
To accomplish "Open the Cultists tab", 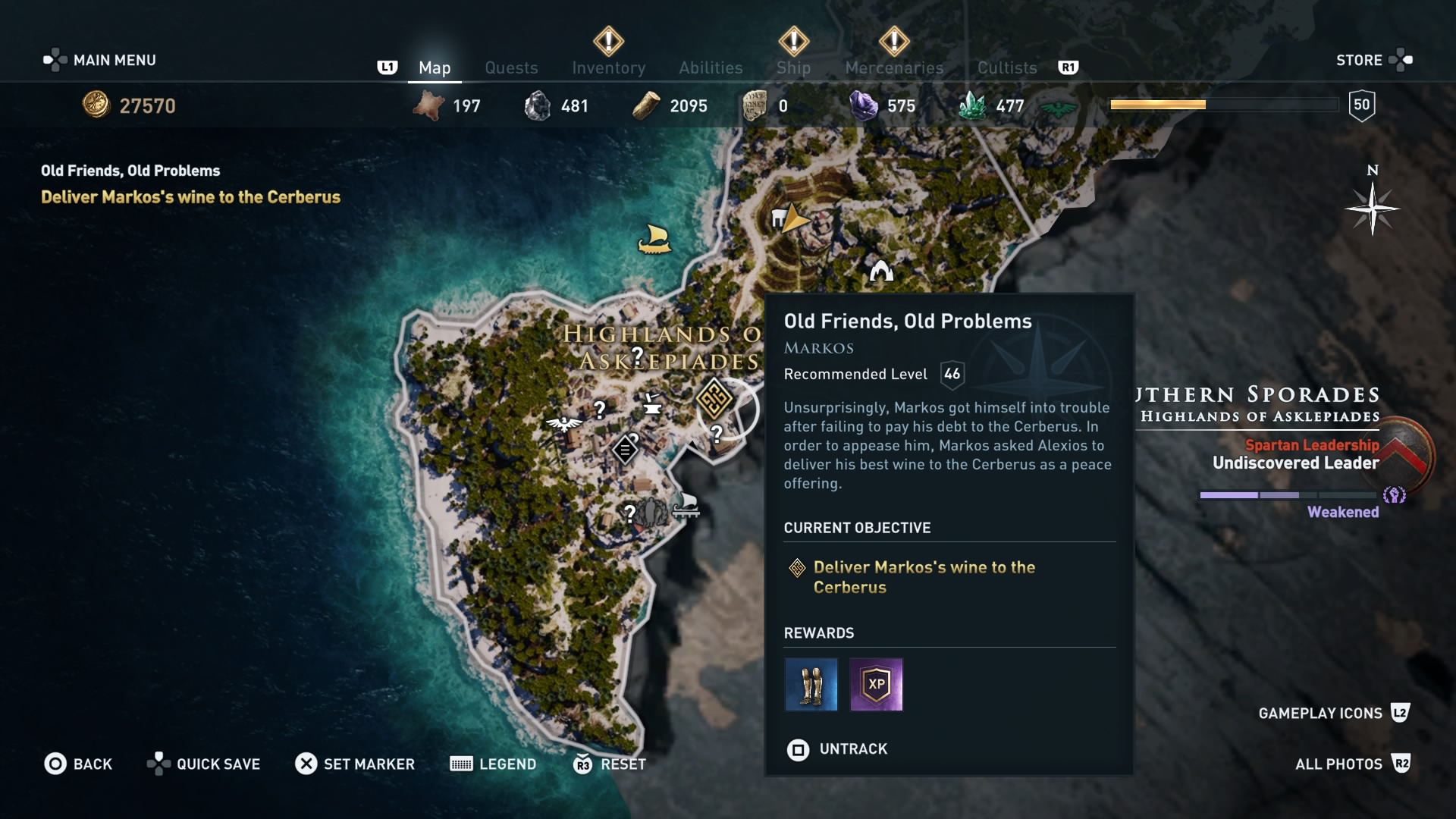I will point(1006,67).
